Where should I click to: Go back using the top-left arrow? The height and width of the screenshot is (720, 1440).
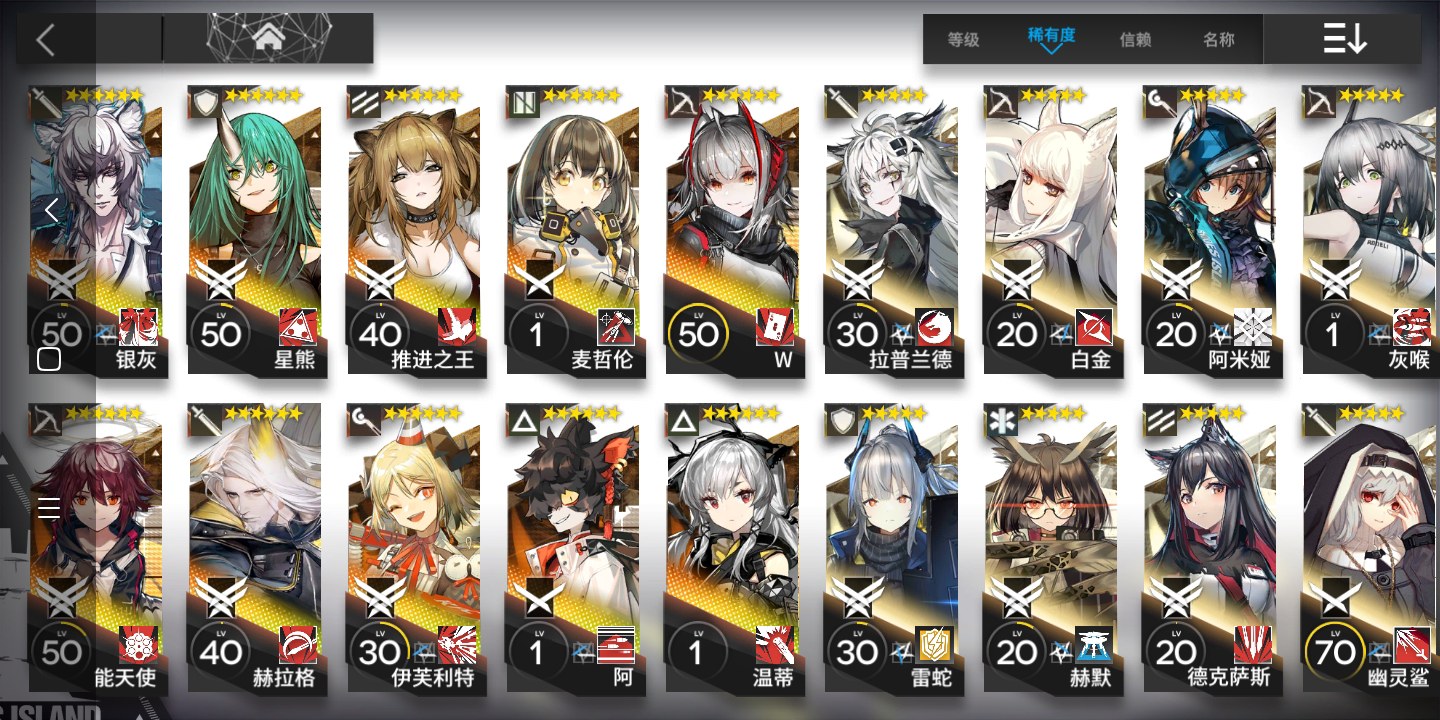(44, 40)
